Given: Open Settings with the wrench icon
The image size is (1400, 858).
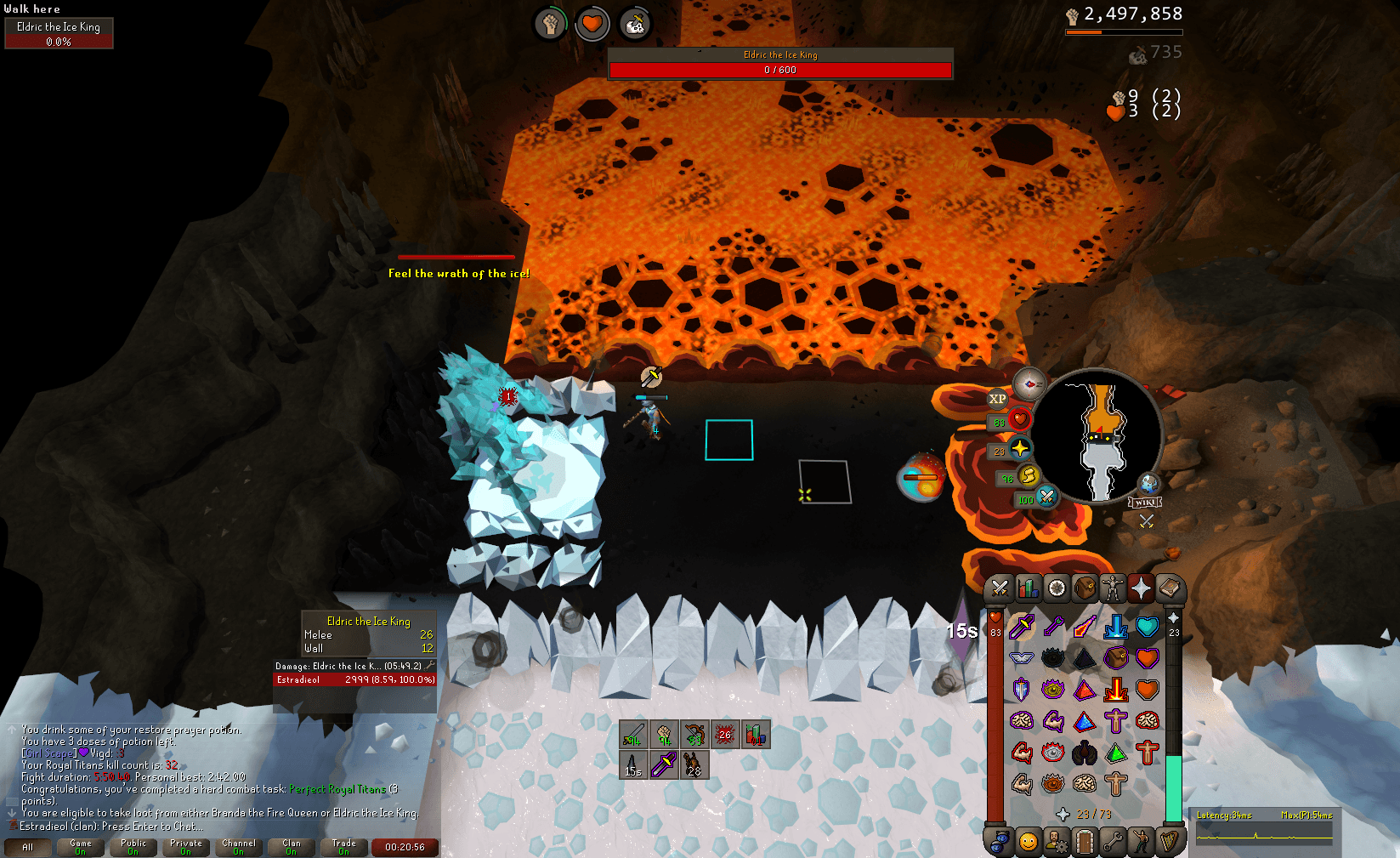Looking at the screenshot, I should 1114,844.
